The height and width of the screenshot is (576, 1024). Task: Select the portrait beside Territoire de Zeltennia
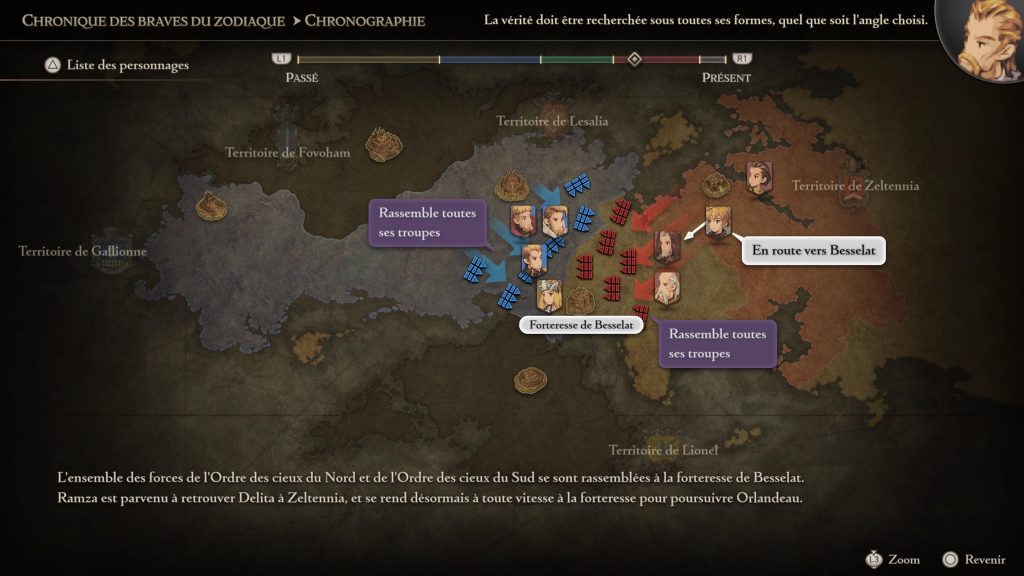click(759, 177)
